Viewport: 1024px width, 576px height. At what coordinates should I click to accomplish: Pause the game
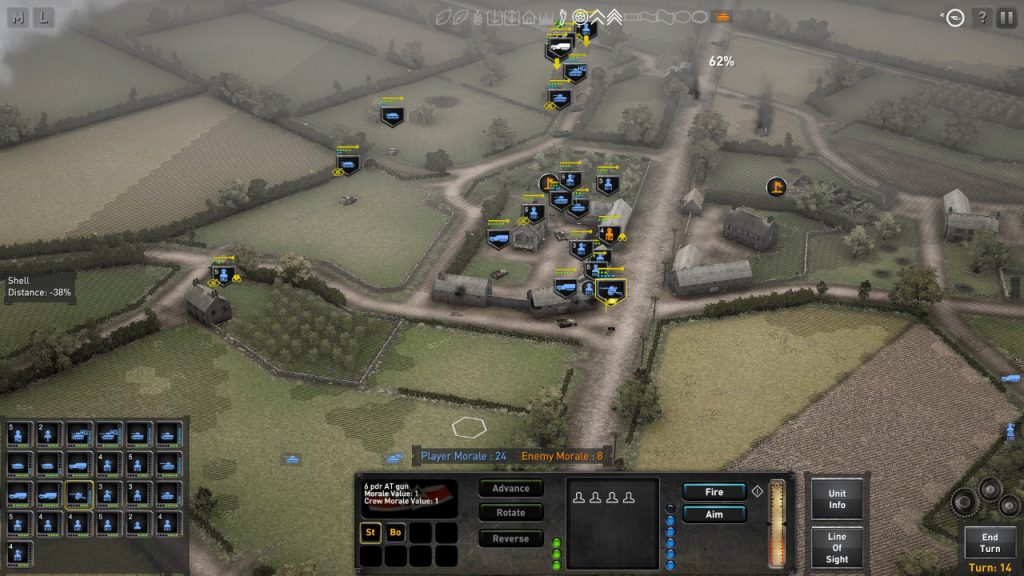(x=1007, y=17)
